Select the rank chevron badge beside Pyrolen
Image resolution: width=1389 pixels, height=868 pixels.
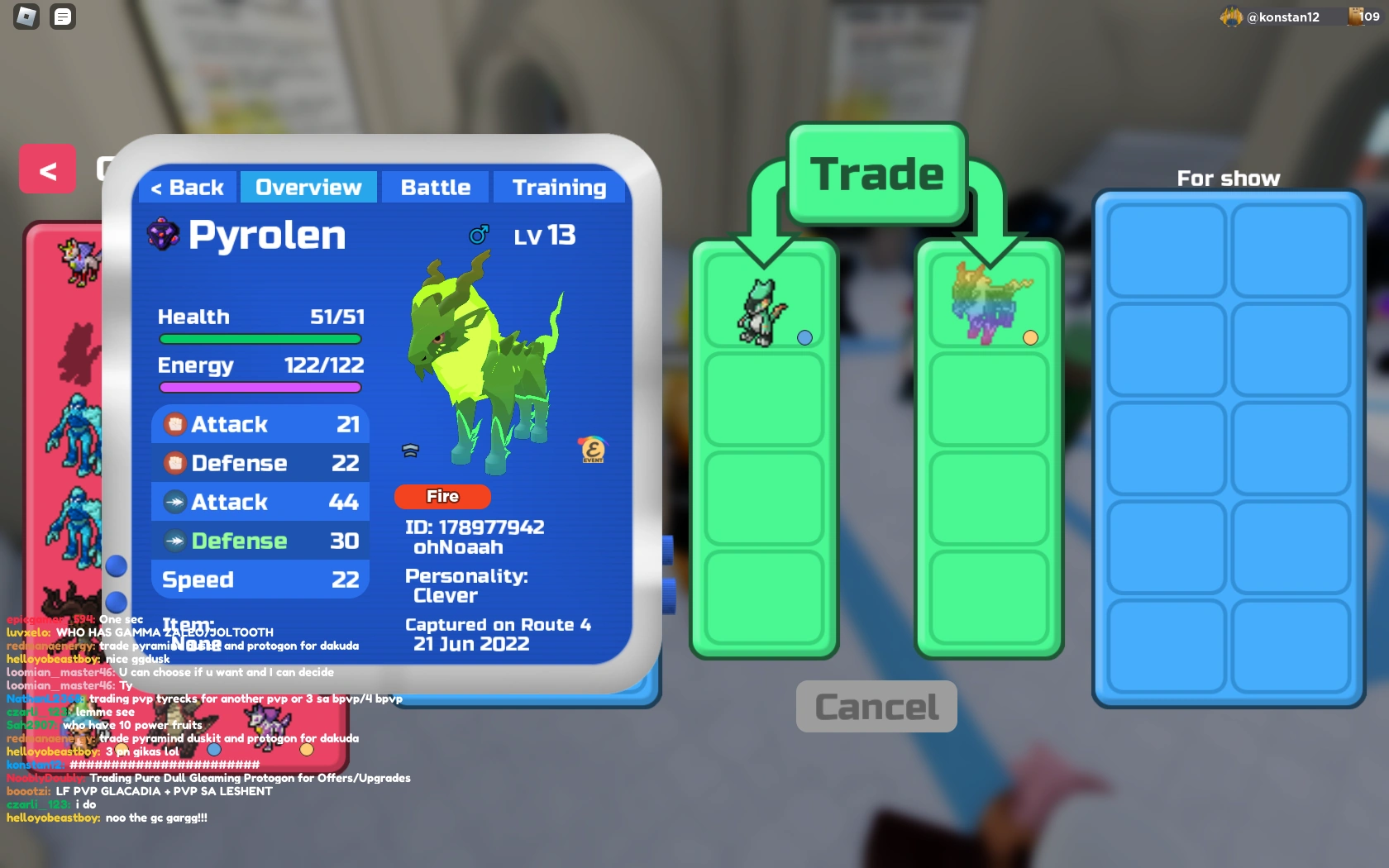point(411,451)
